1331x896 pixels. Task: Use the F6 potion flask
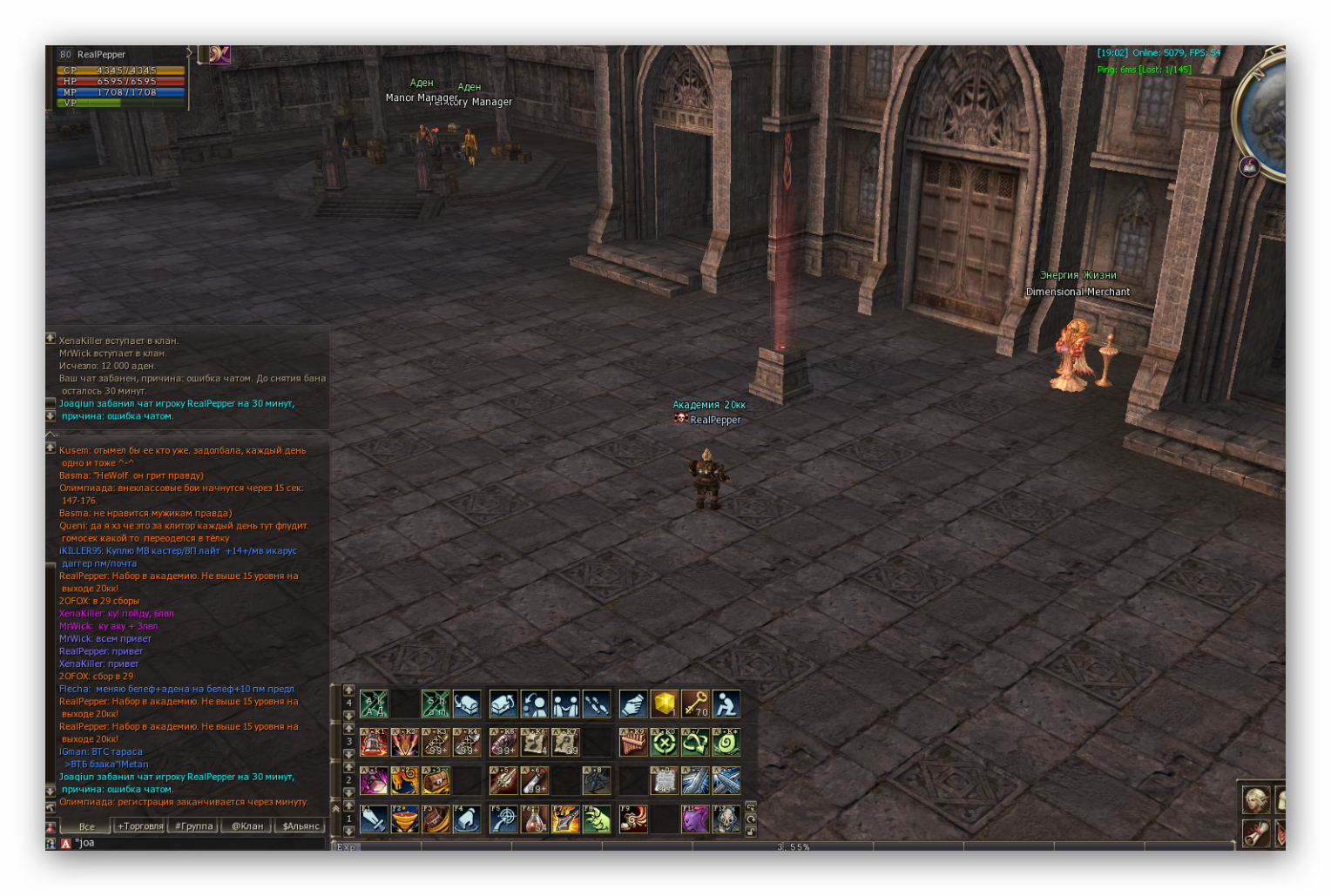(x=535, y=819)
